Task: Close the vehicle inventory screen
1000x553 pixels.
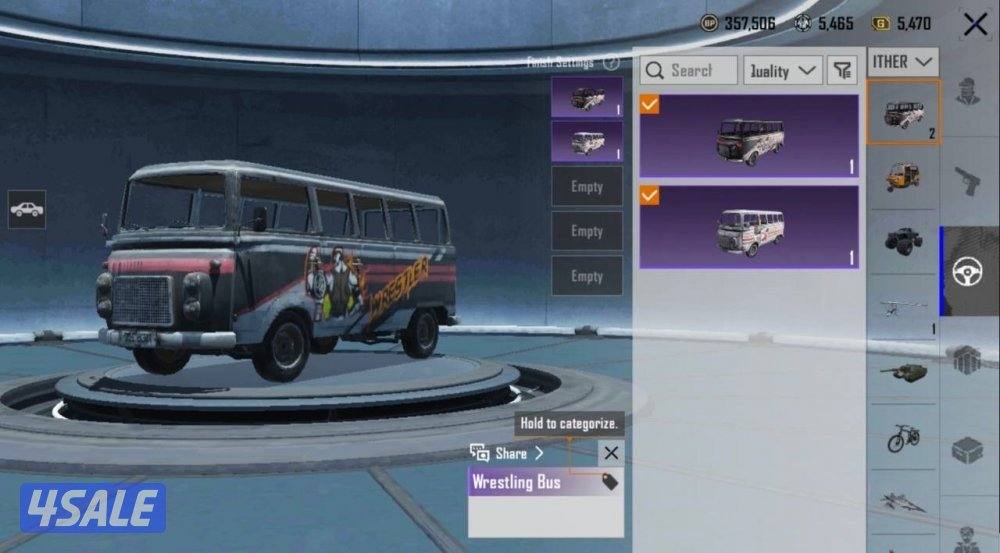Action: tap(975, 25)
